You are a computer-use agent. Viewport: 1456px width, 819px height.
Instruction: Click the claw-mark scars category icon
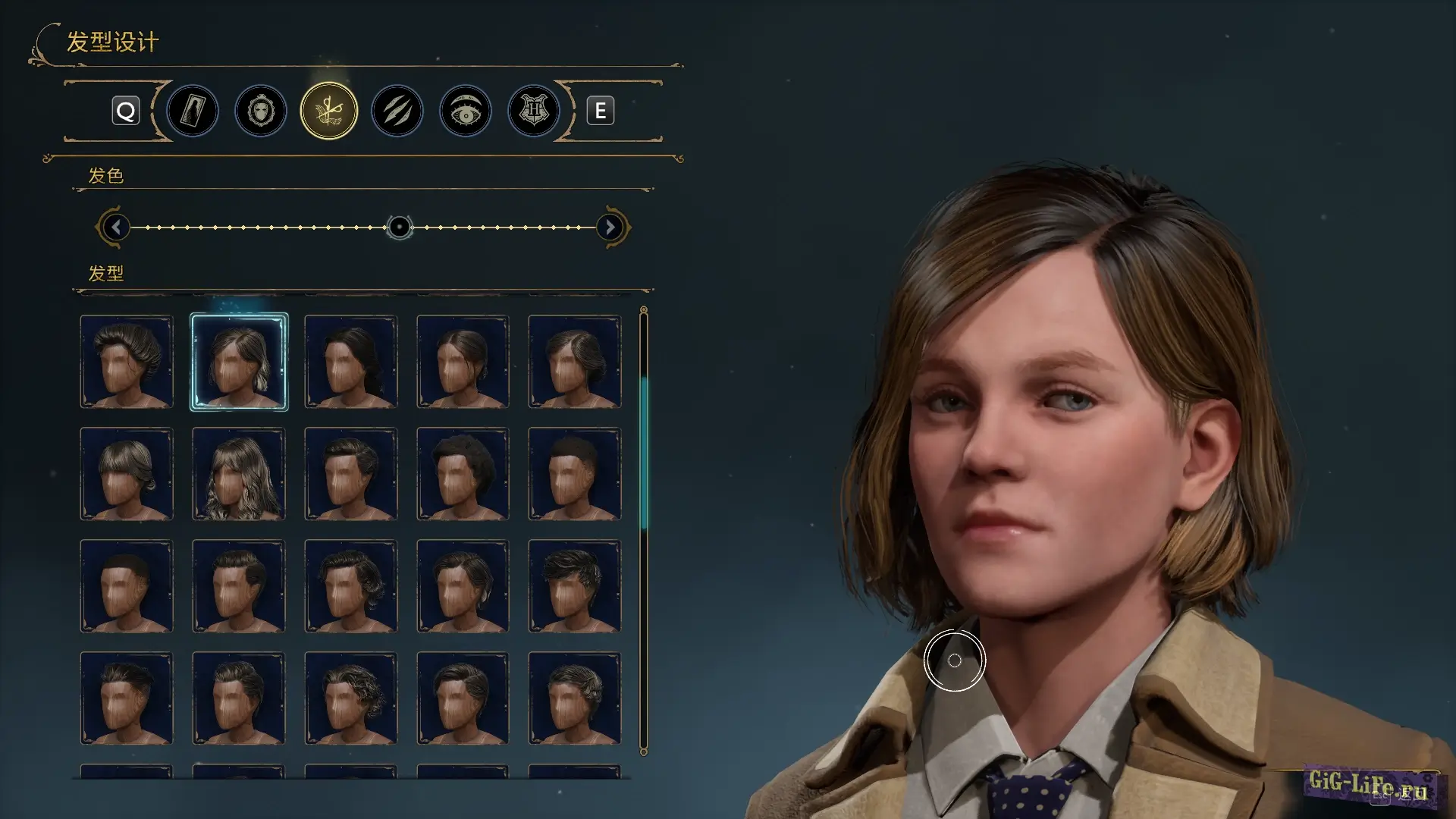(x=397, y=111)
